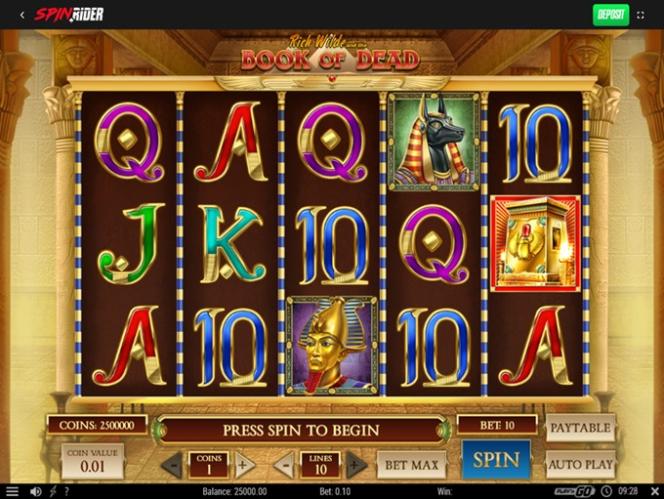Decrease the number of coins

(x=172, y=465)
